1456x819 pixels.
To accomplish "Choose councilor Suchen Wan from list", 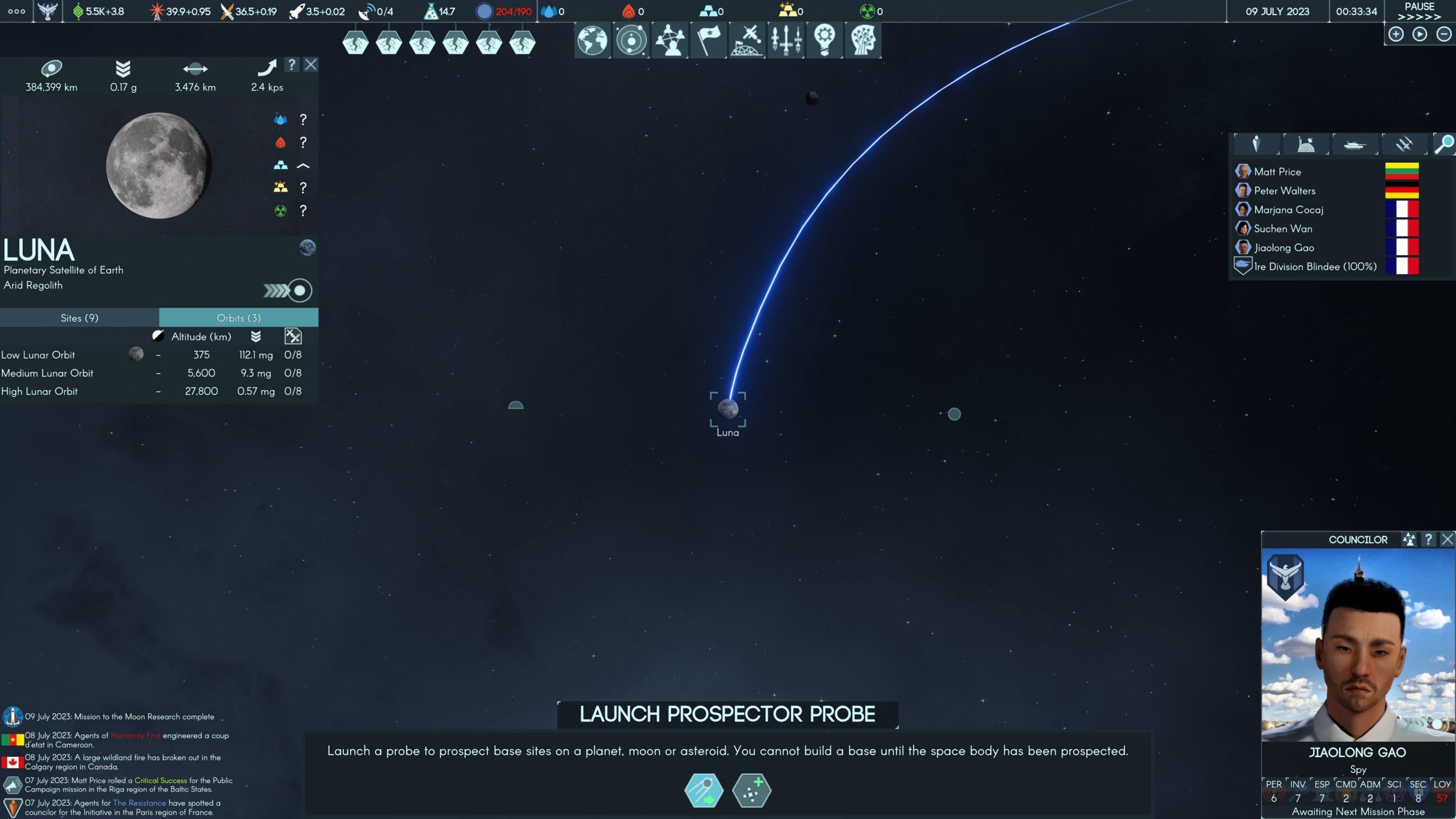I will [x=1283, y=229].
